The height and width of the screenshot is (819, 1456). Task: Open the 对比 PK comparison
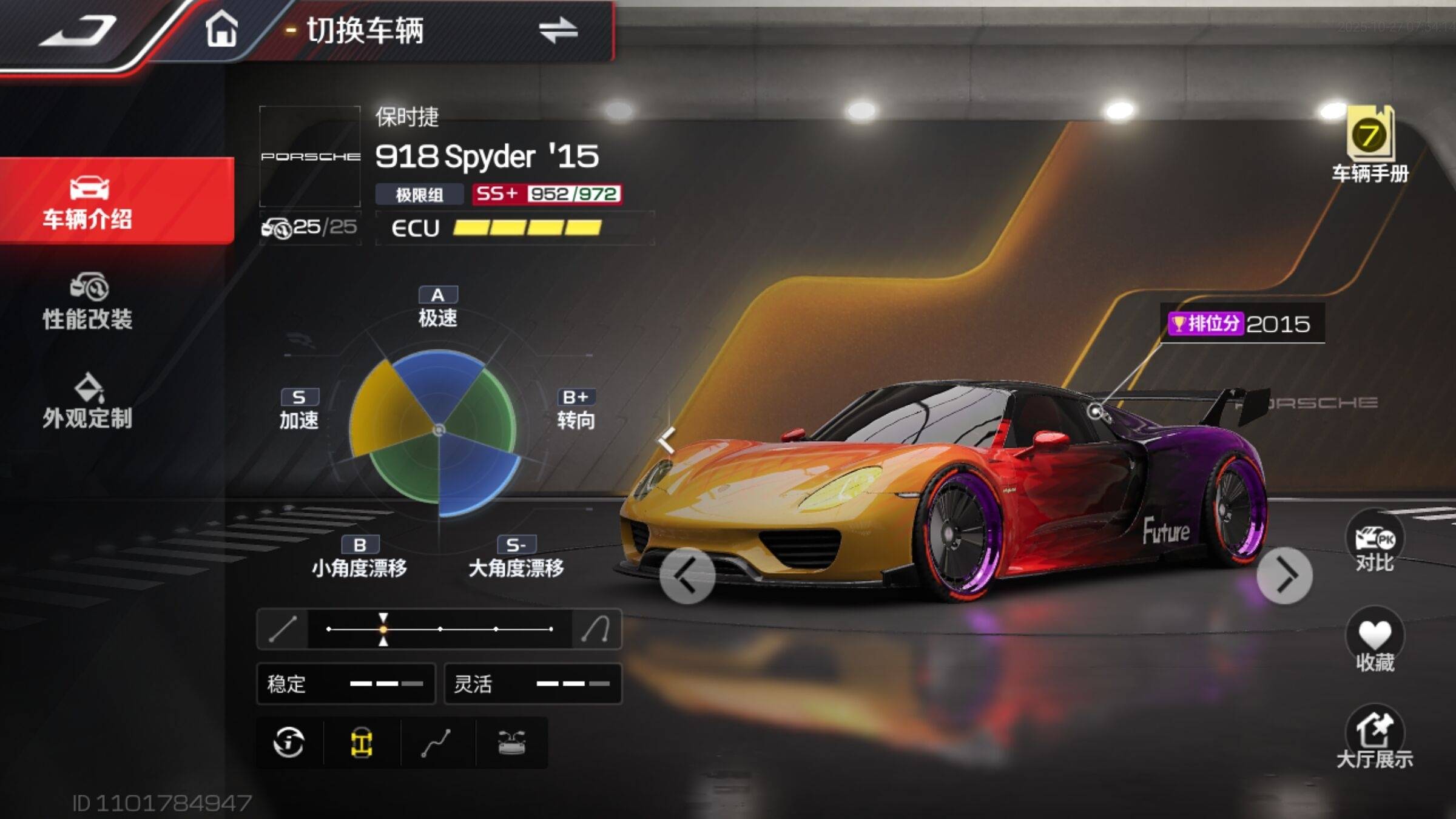pyautogui.click(x=1375, y=544)
